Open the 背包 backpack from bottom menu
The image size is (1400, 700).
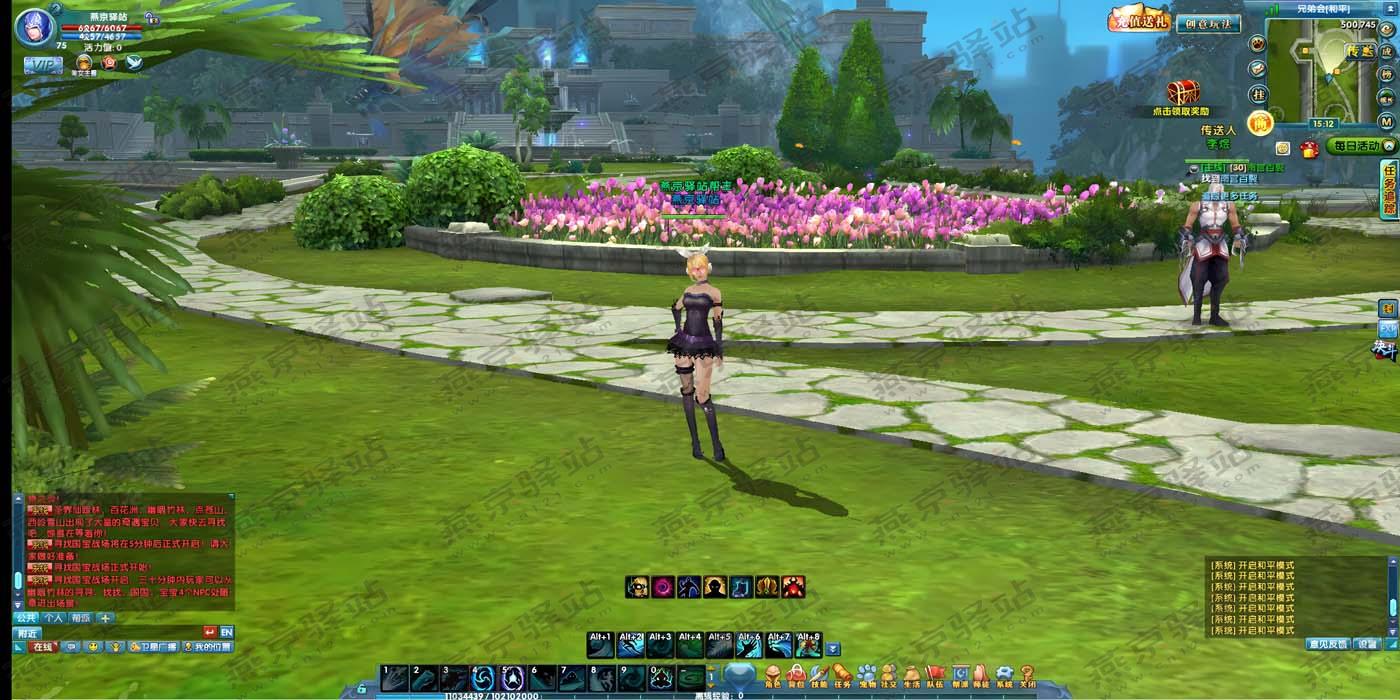coord(796,676)
